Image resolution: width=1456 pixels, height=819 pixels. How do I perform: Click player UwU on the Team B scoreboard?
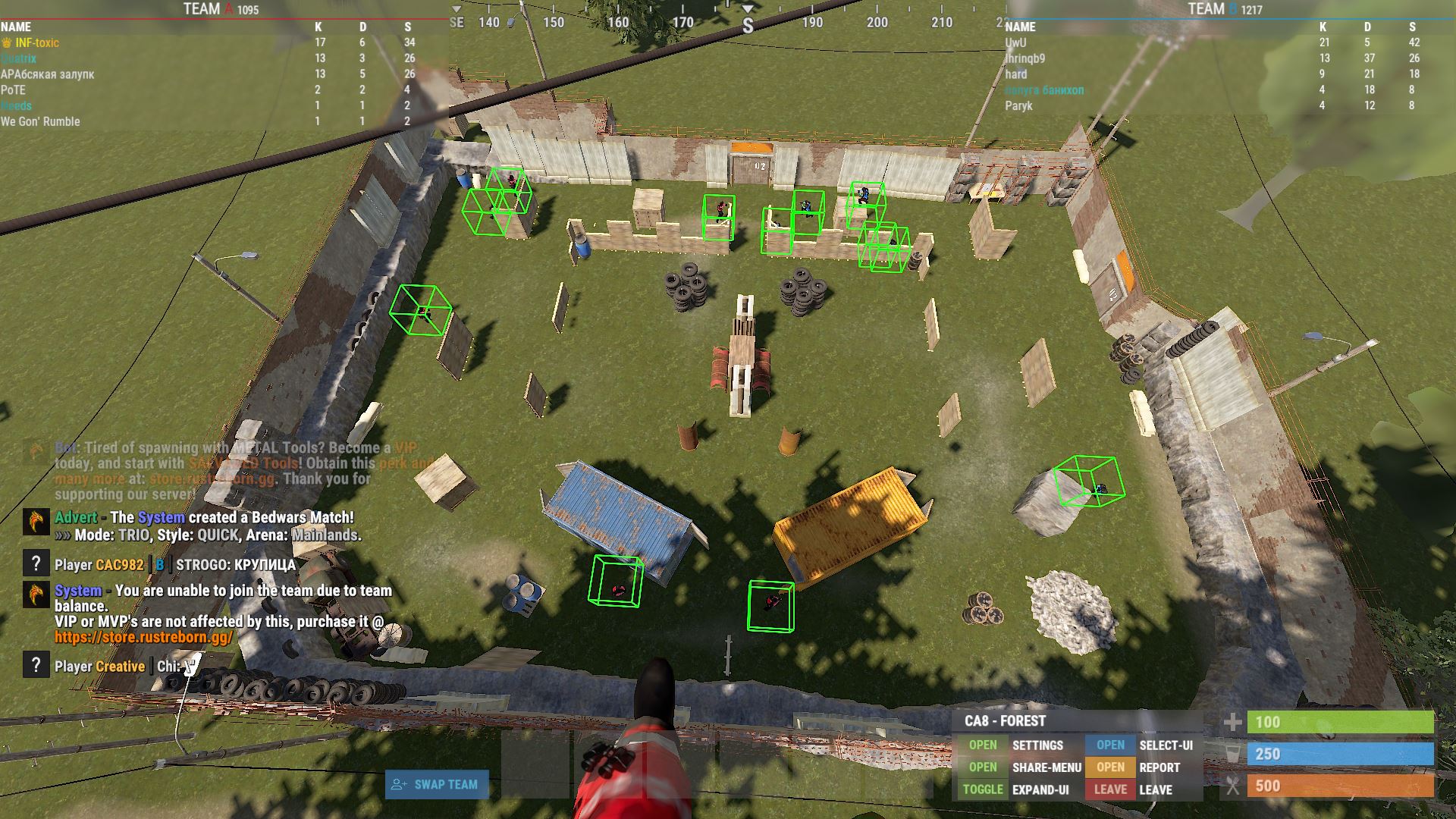(1015, 42)
